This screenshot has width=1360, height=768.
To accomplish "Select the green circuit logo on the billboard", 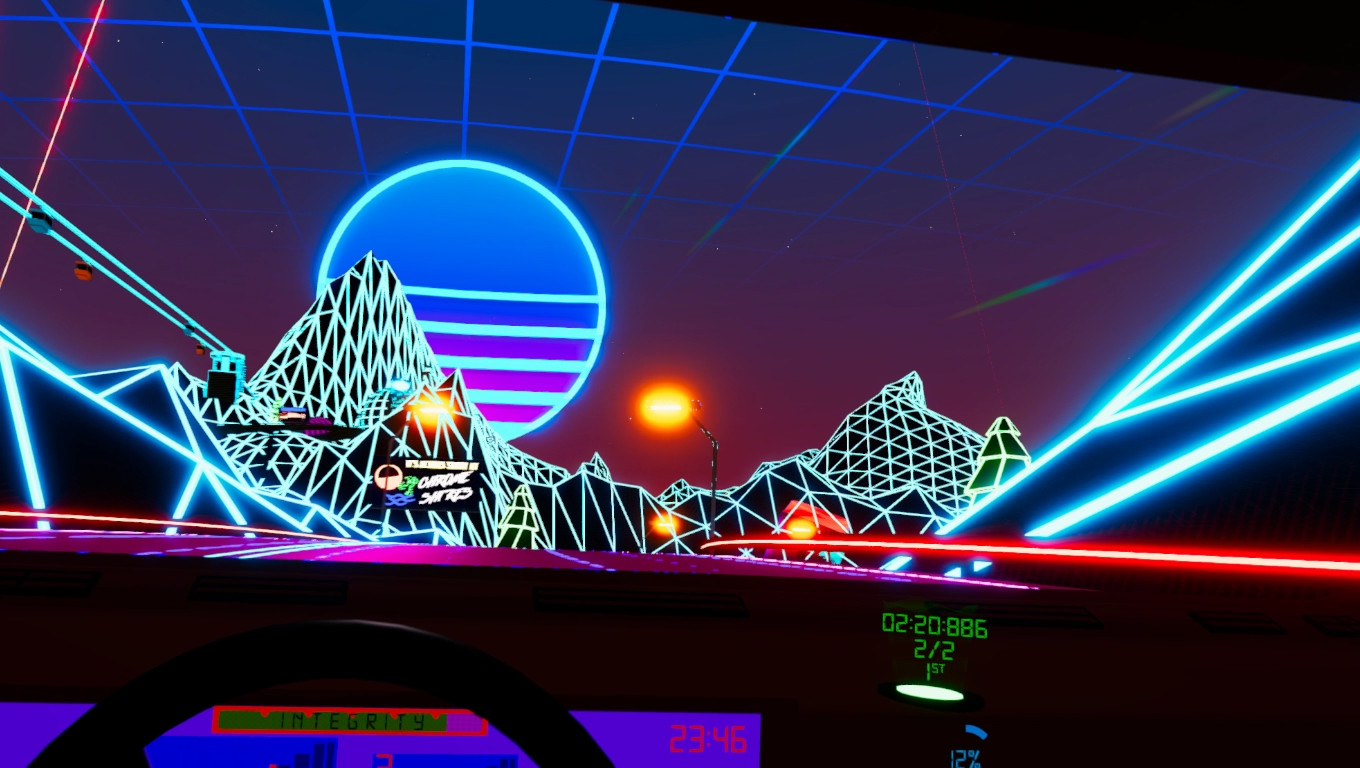I will point(408,483).
